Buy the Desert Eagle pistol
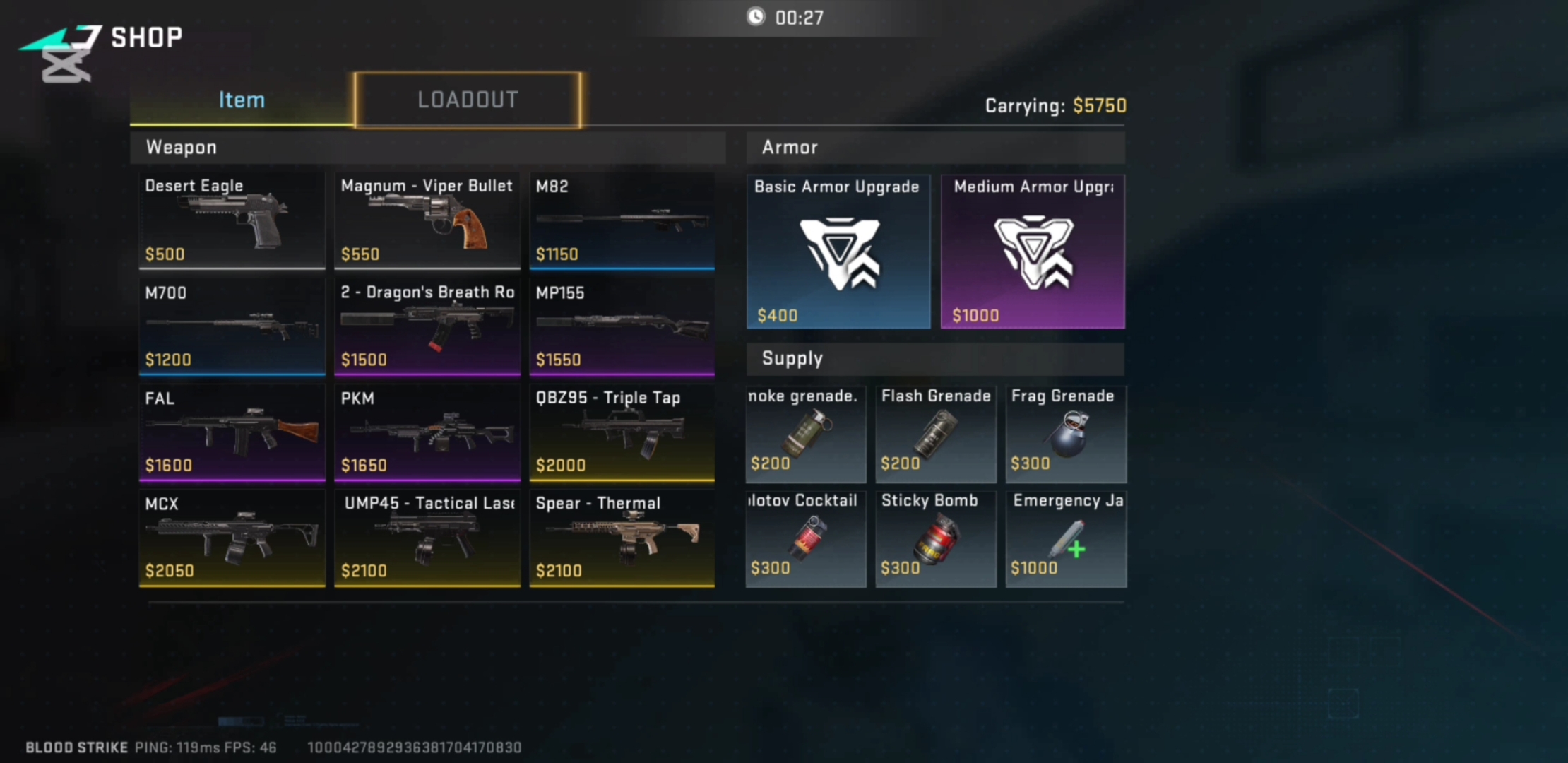Screen dimensions: 1568x763 [232, 220]
